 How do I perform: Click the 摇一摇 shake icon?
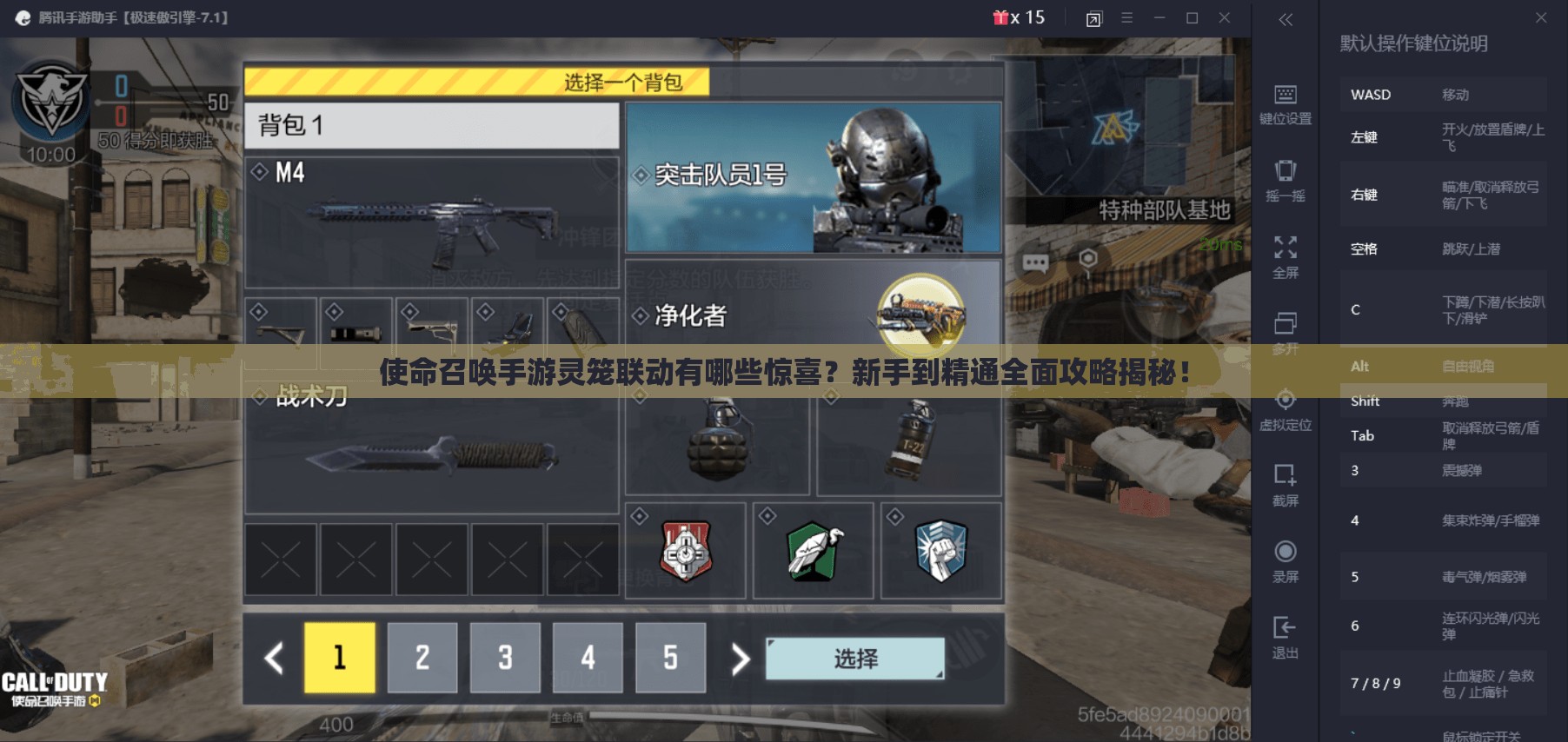click(1286, 176)
